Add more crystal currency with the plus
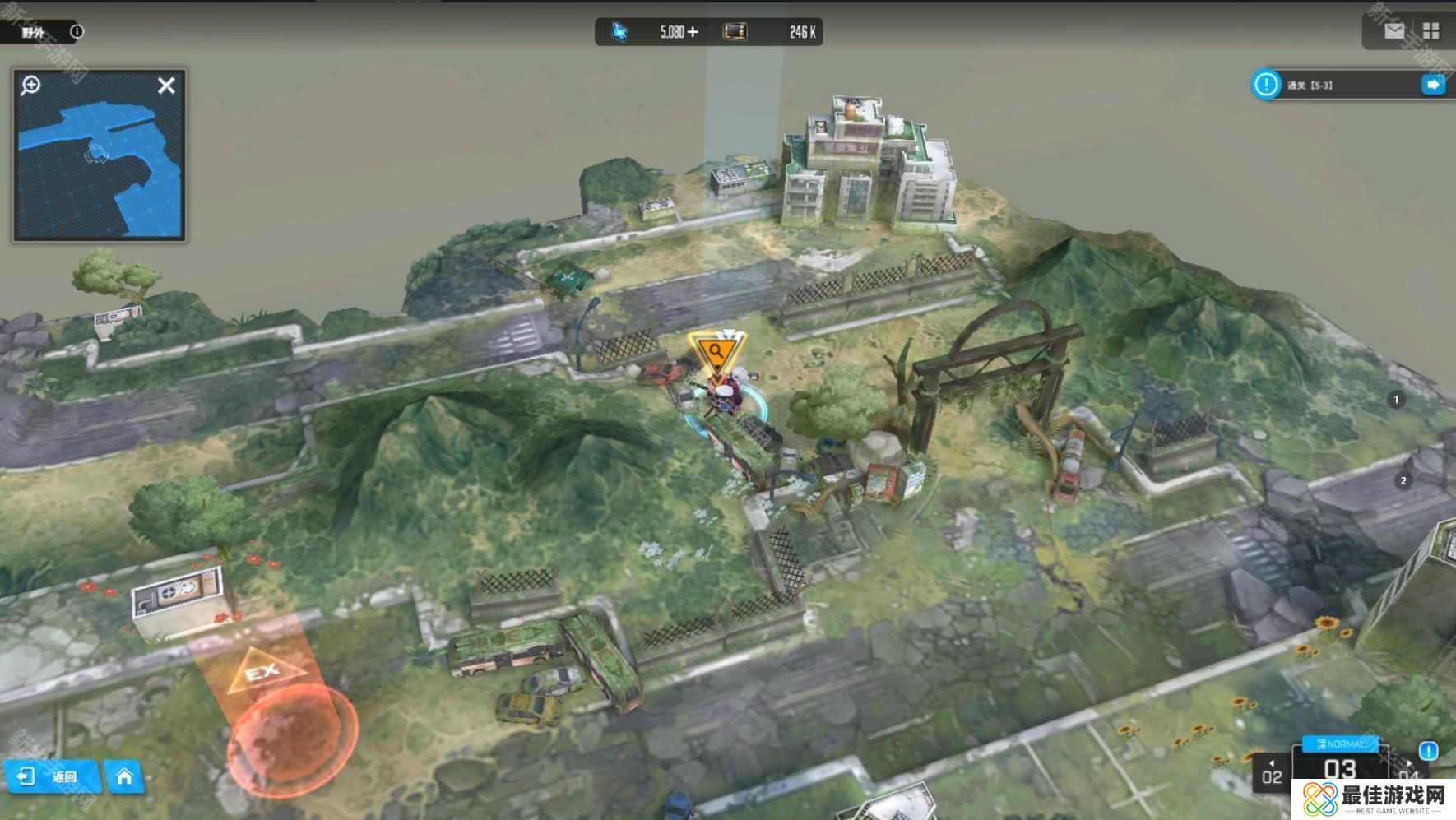Image resolution: width=1456 pixels, height=820 pixels. 693,32
